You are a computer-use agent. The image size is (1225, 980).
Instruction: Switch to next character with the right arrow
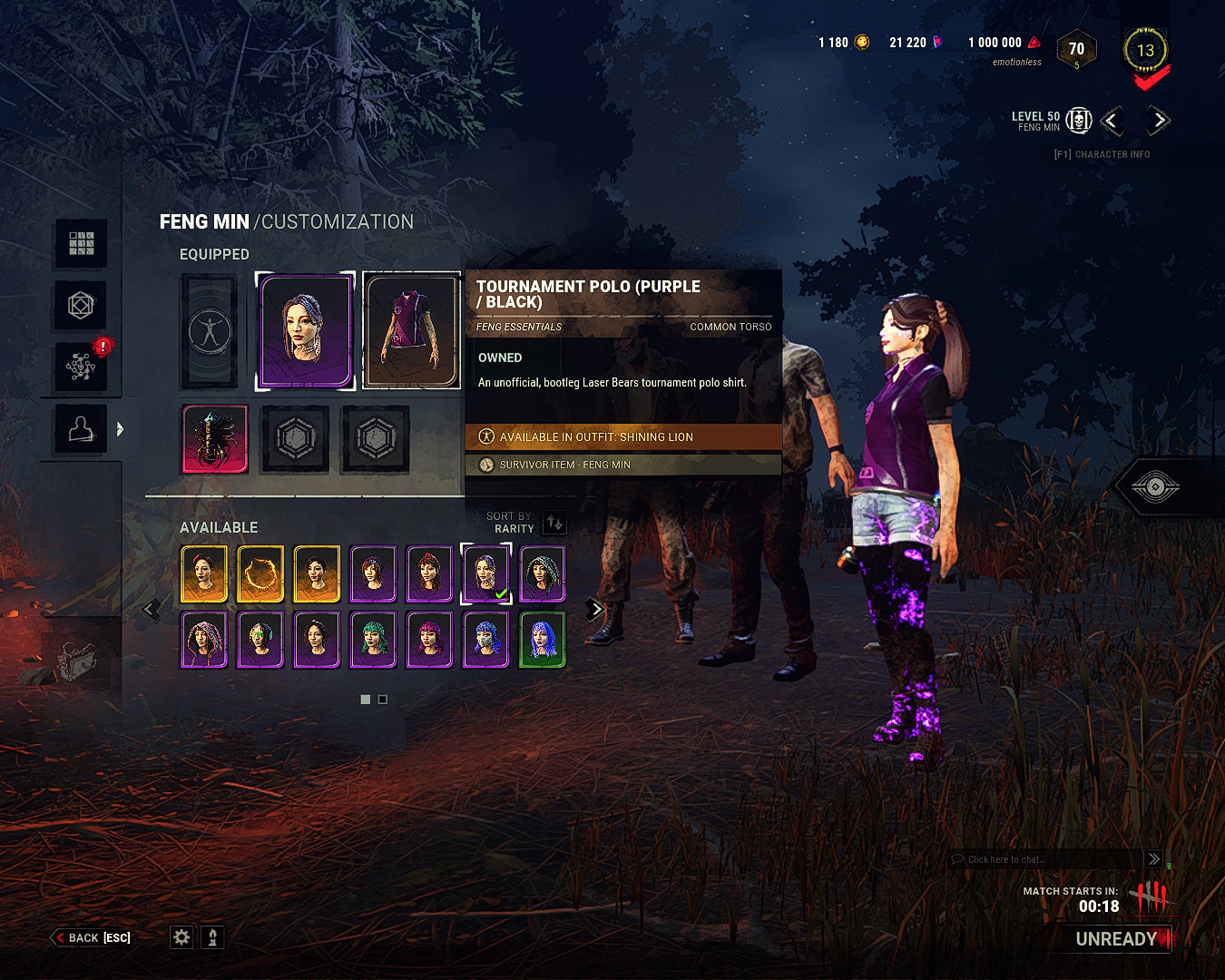point(1158,121)
